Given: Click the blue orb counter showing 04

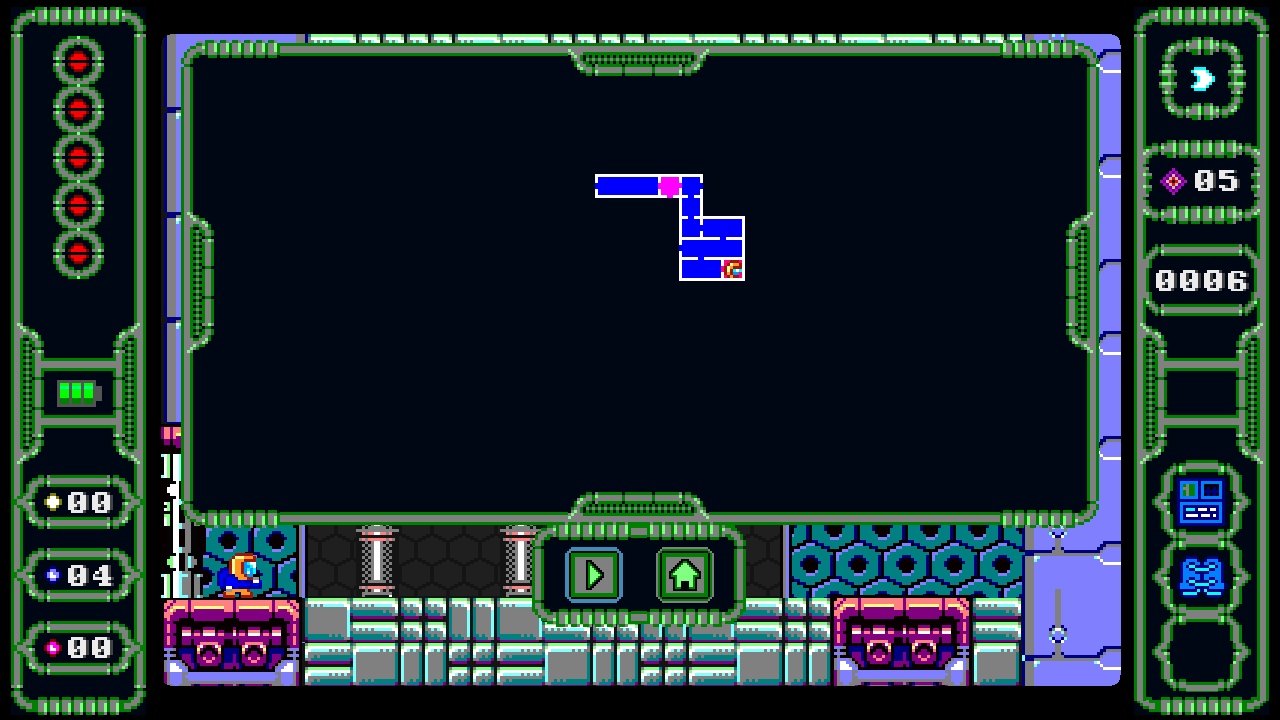Looking at the screenshot, I should tap(78, 576).
